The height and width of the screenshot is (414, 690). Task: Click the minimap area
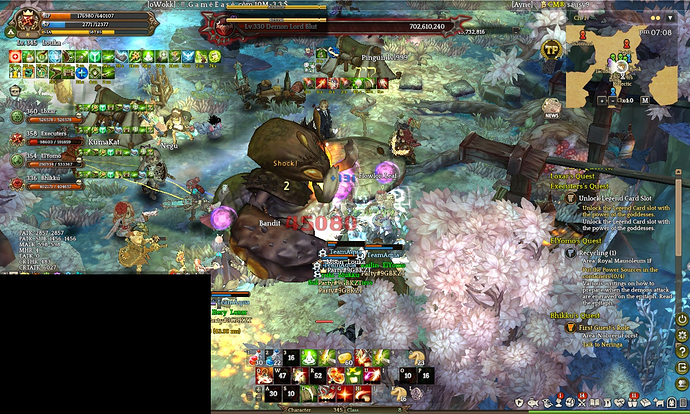[x=620, y=58]
